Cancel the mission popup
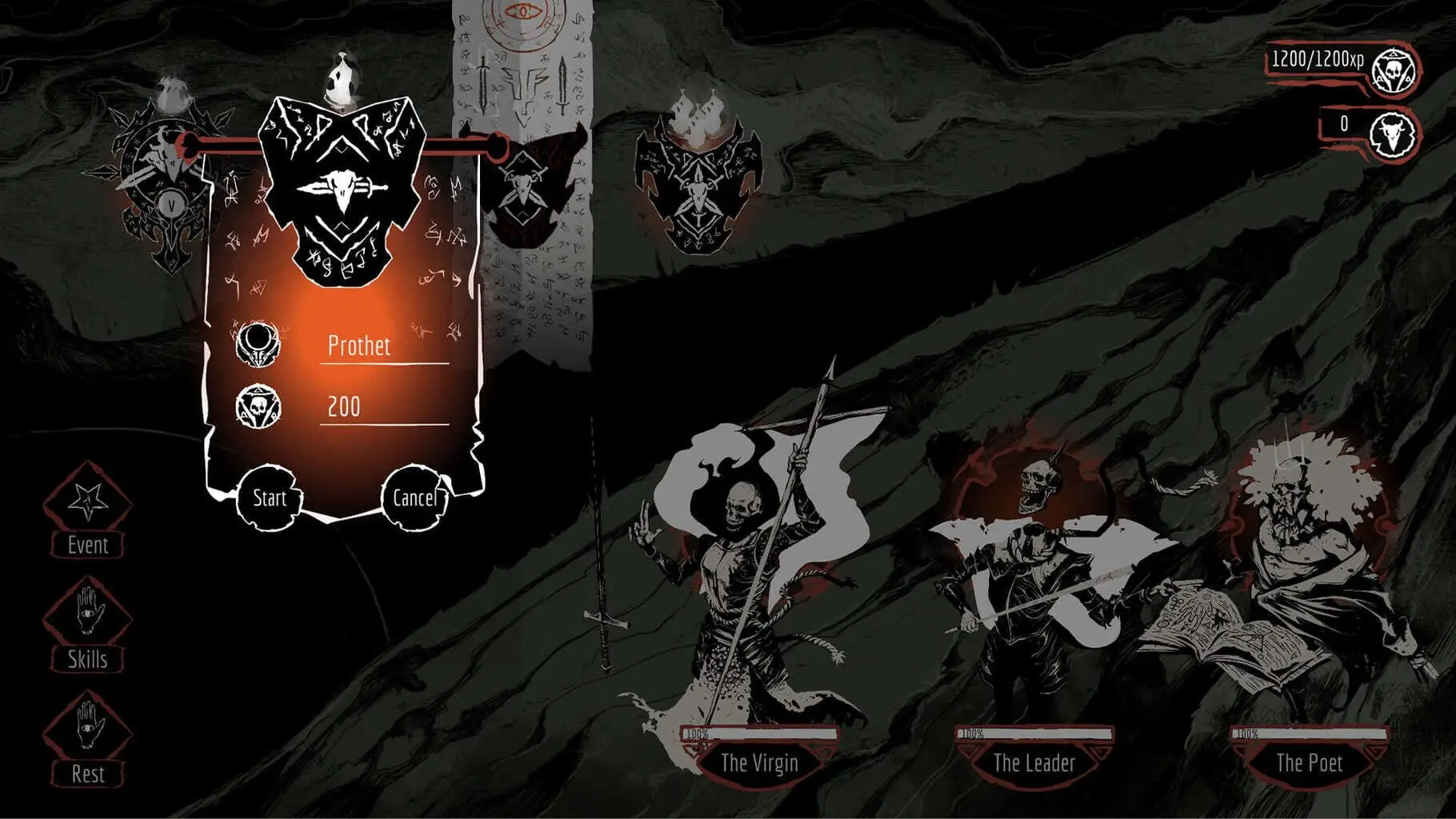Viewport: 1456px width, 819px height. (x=414, y=498)
